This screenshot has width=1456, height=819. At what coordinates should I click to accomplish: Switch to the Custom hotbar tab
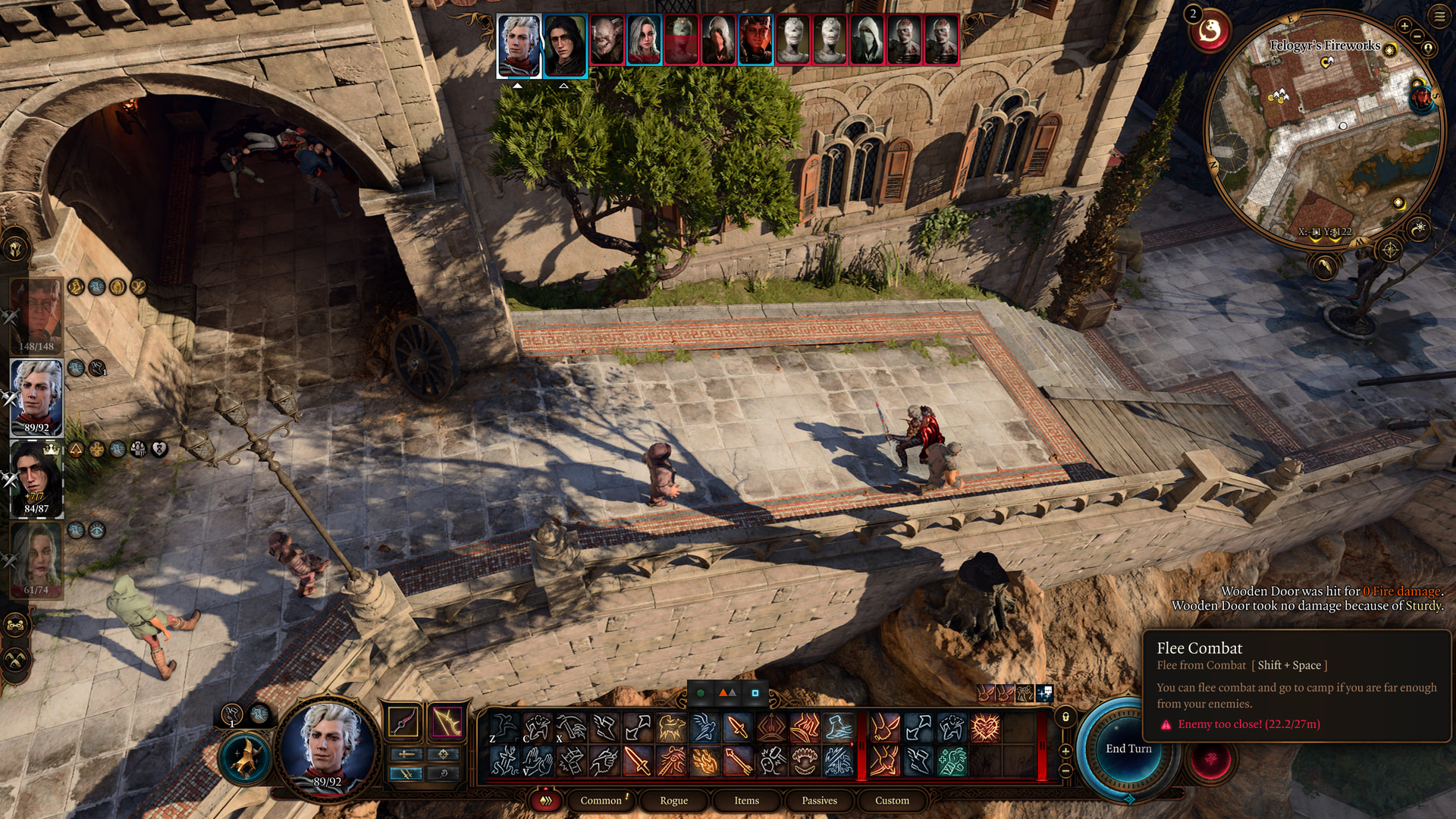[892, 801]
